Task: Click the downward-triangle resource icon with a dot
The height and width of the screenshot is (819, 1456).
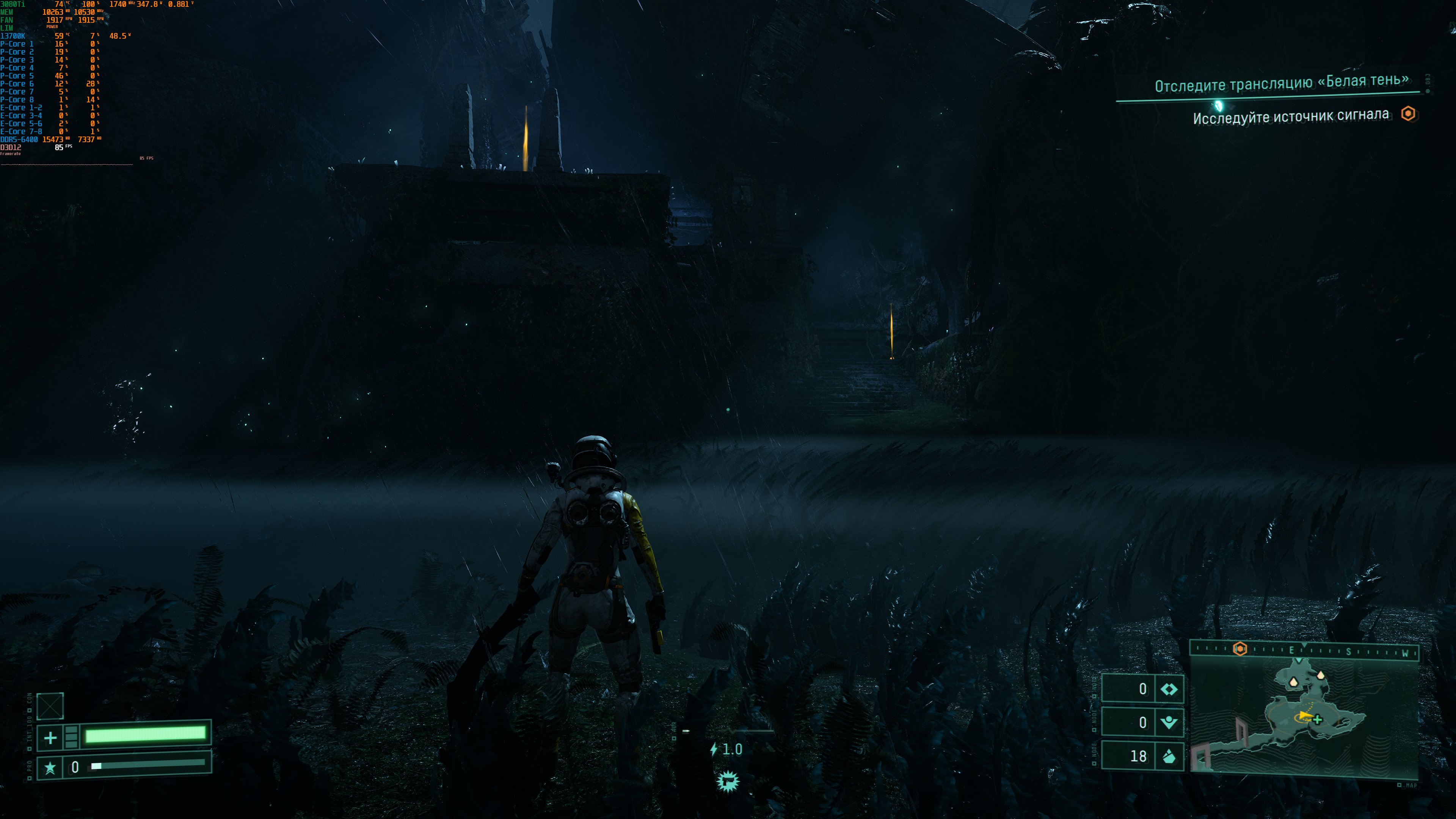Action: pos(1169,722)
